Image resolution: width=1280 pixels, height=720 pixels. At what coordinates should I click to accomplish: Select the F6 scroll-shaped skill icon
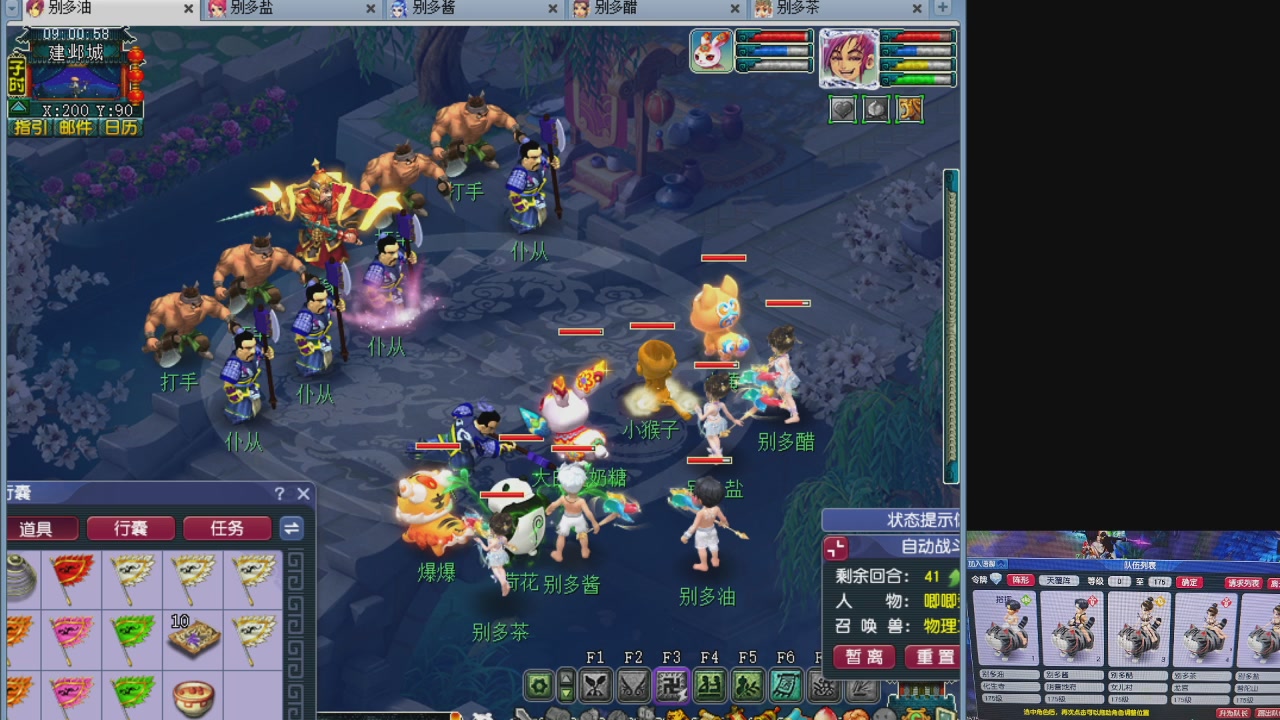(x=785, y=686)
